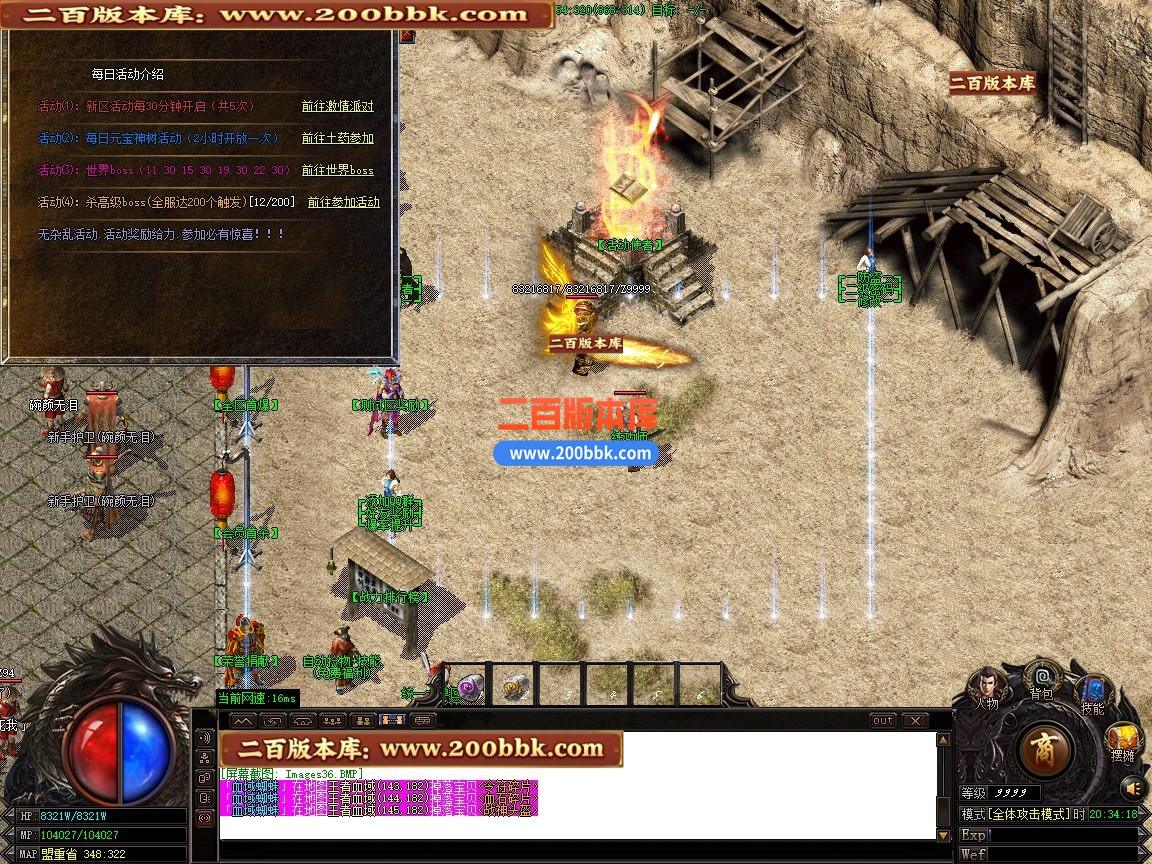This screenshot has width=1152, height=864.
Task: Click the 前往土药参加 link
Action: tap(337, 138)
